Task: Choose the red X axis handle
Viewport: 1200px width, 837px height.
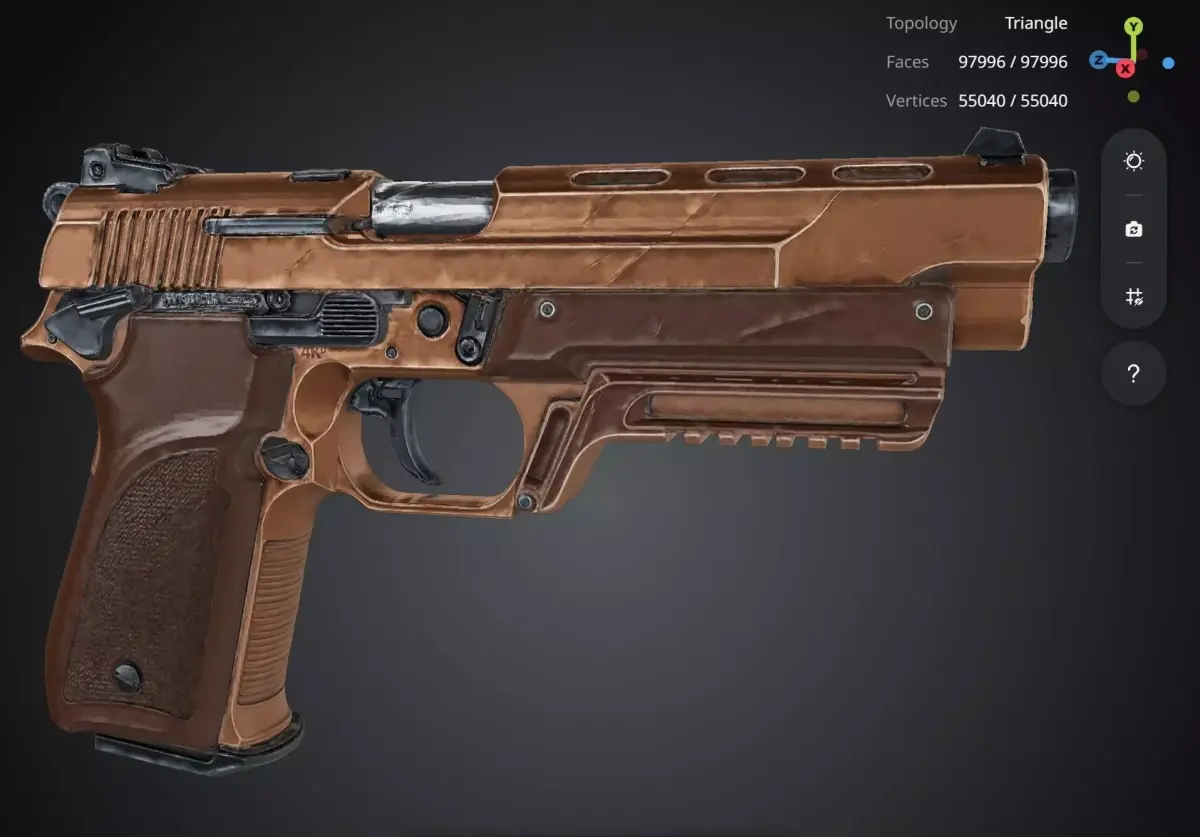Action: (1126, 68)
